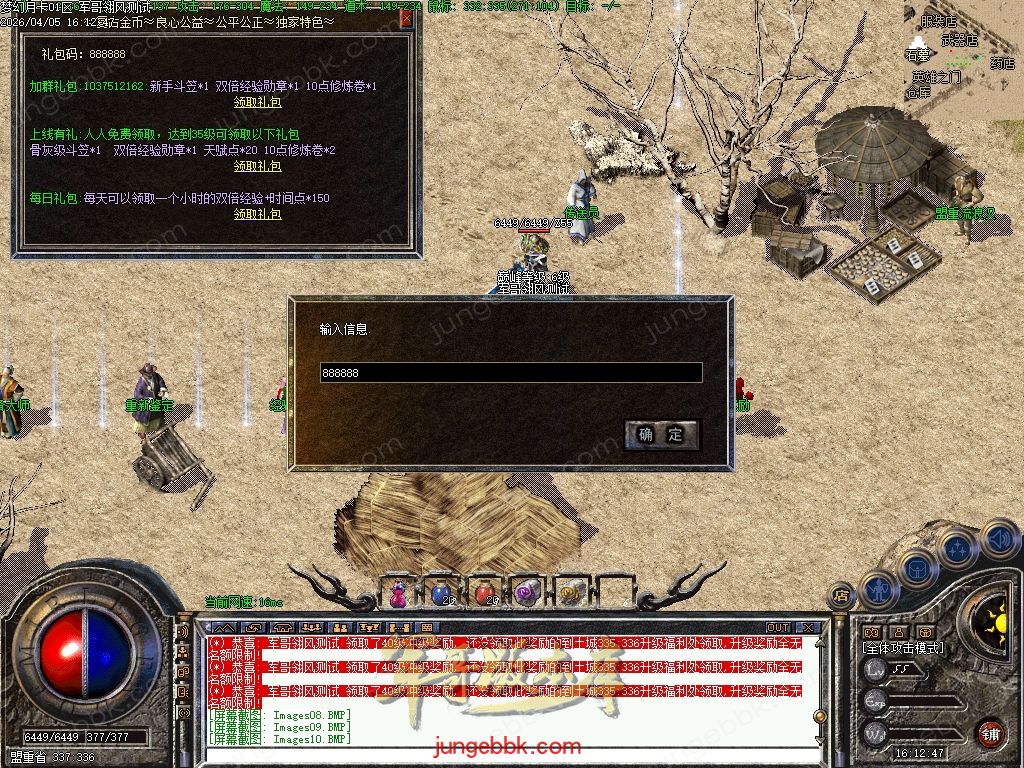Click the OUT button on chat bar
Image resolution: width=1024 pixels, height=768 pixels.
(x=777, y=628)
